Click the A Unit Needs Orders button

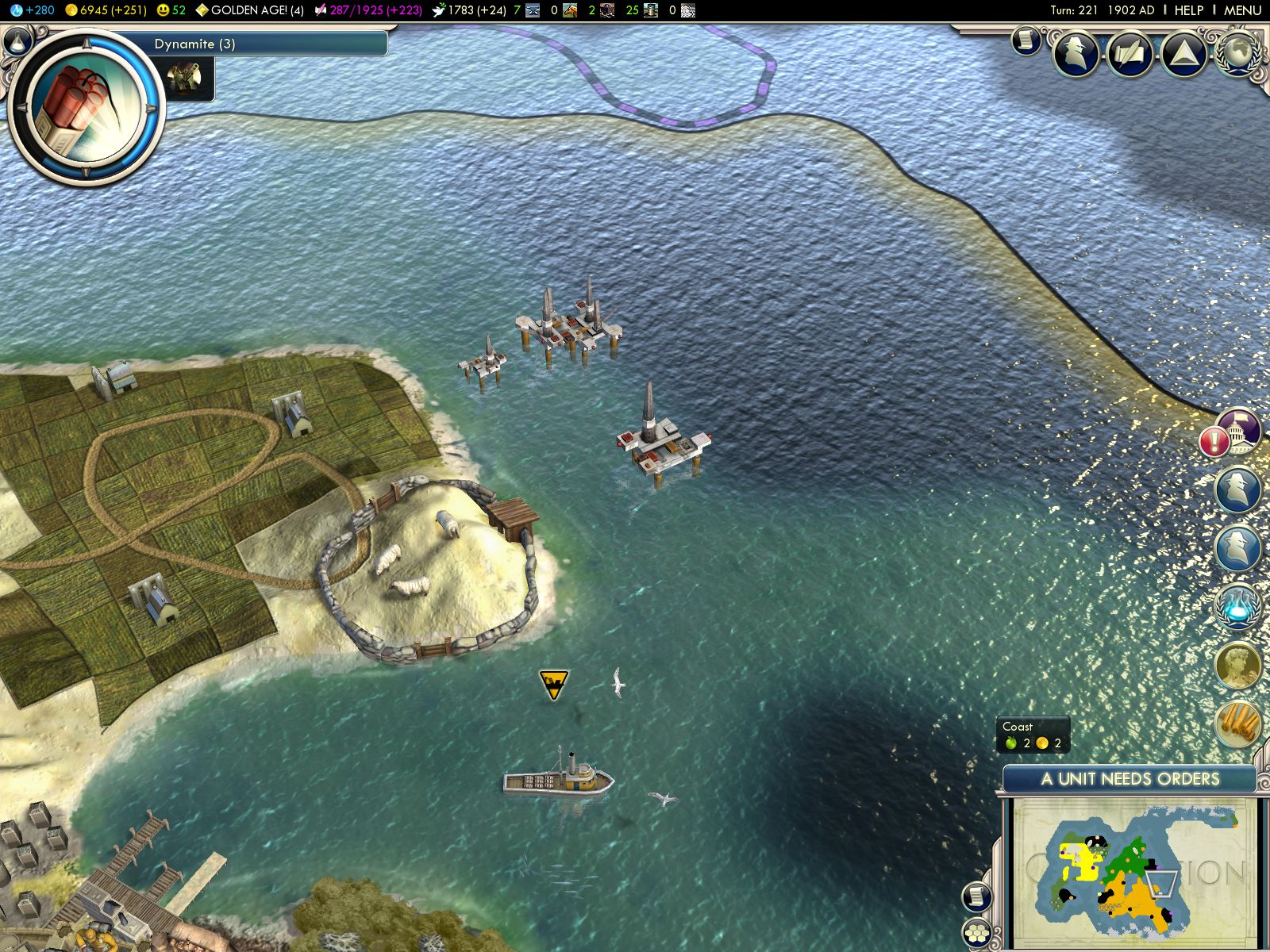(1130, 779)
